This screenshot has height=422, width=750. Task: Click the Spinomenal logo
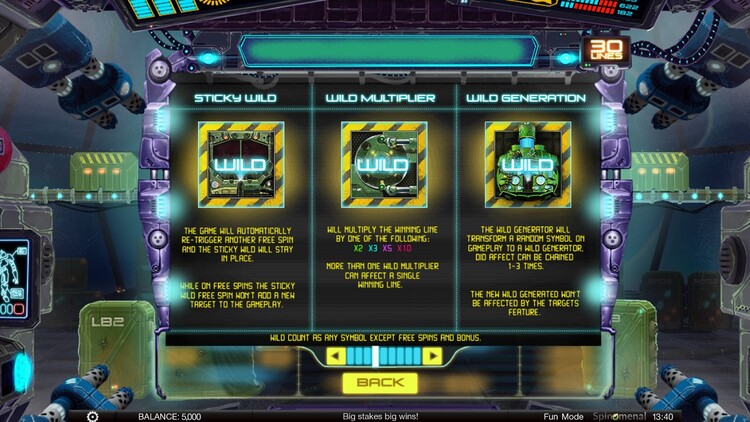tap(616, 416)
